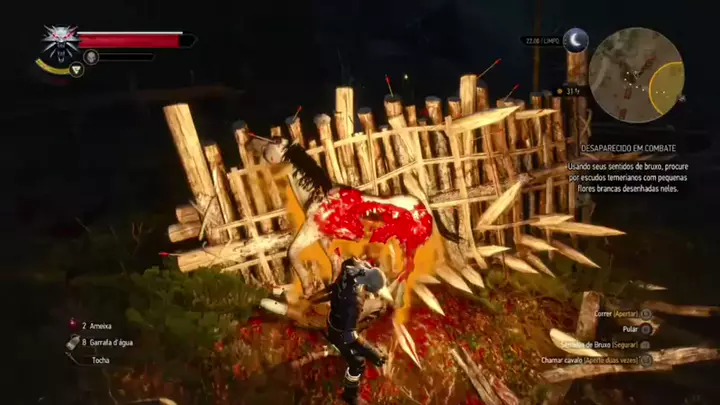This screenshot has height=405, width=720.
Task: Click the round face icon by stamina bar
Action: (91, 57)
